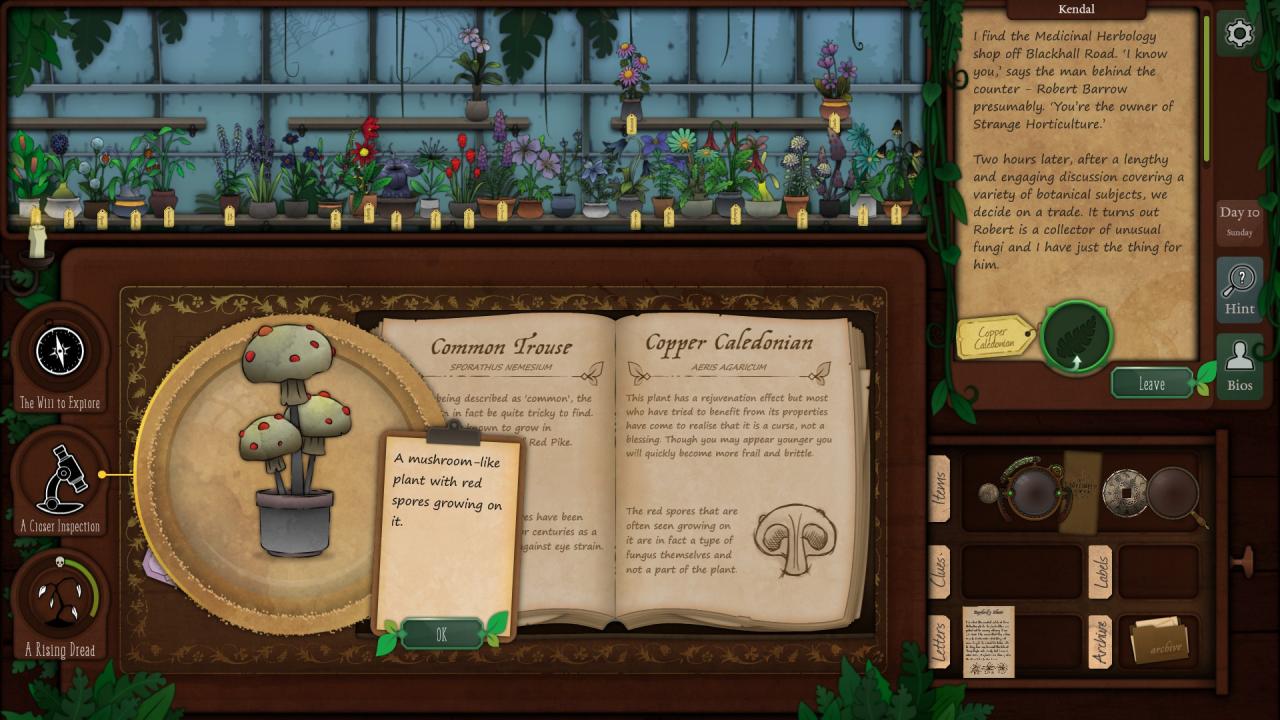Image resolution: width=1280 pixels, height=720 pixels.
Task: Select the Day 10 calendar card
Action: pyautogui.click(x=1239, y=221)
